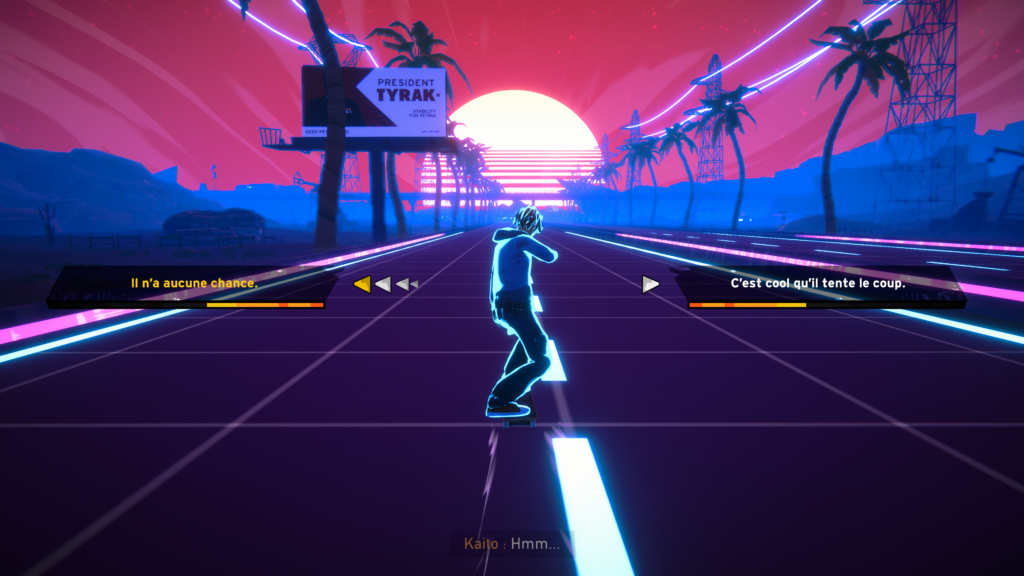Image resolution: width=1024 pixels, height=576 pixels.
Task: Select the reply "C'est cool qu'il tente le coup."
Action: pyautogui.click(x=817, y=283)
